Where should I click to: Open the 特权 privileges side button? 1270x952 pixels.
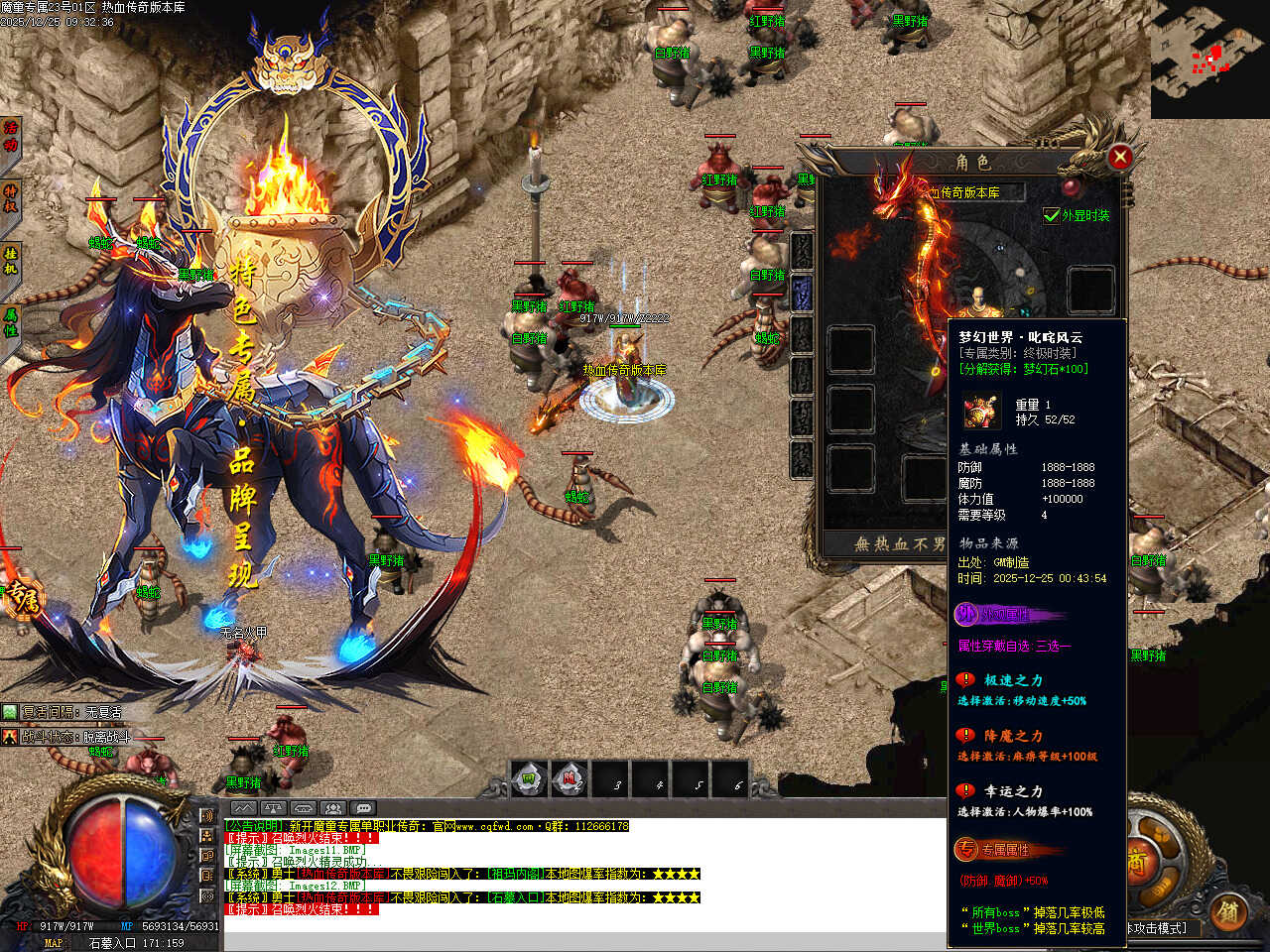coord(11,197)
